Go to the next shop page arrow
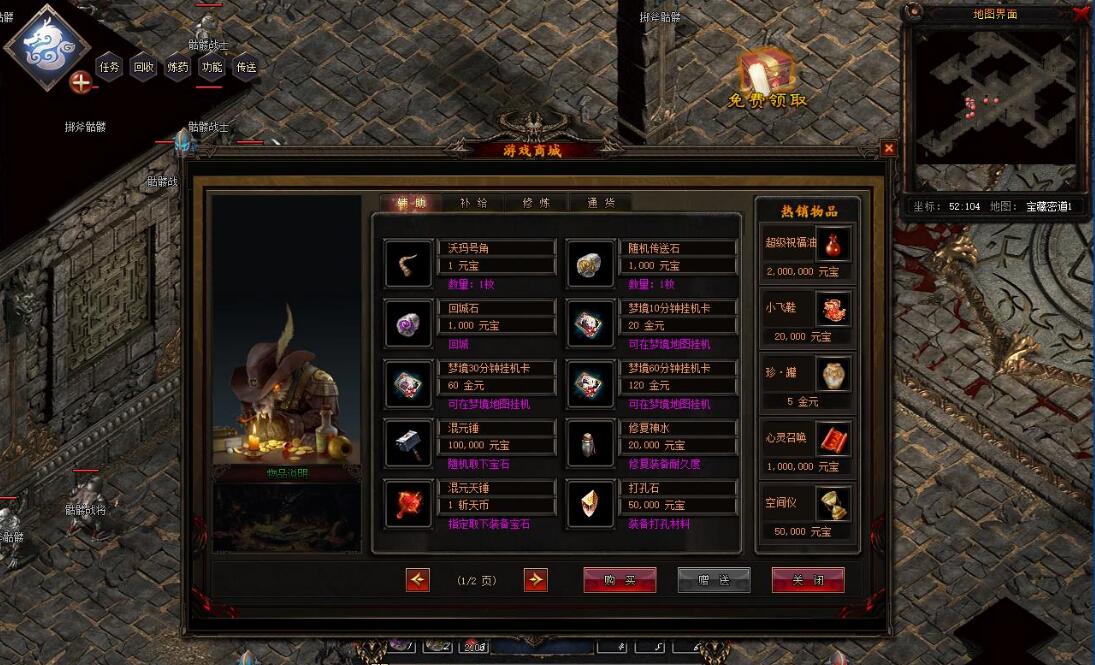Viewport: 1095px width, 665px height. coord(536,580)
